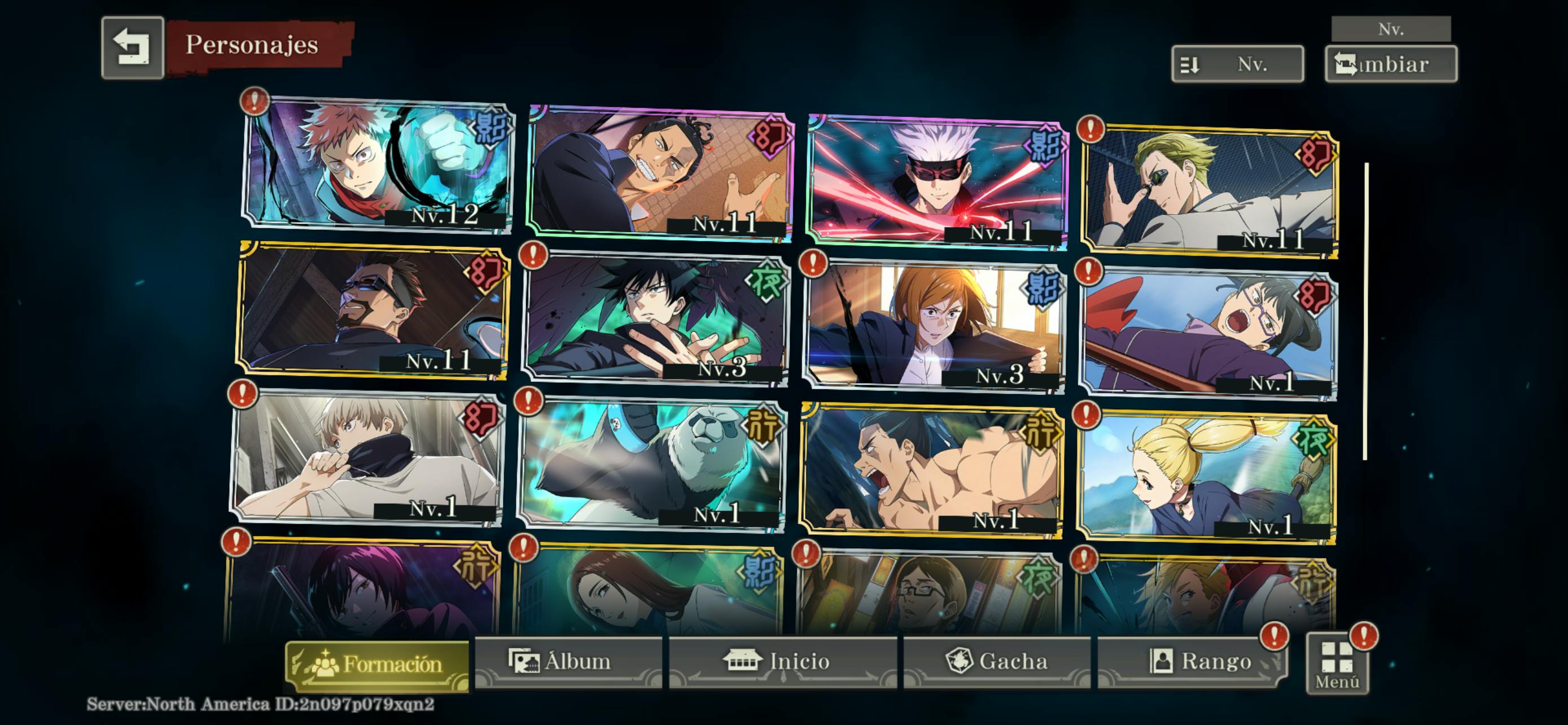
Task: Choose the Panda Nv.1 character card
Action: click(651, 466)
